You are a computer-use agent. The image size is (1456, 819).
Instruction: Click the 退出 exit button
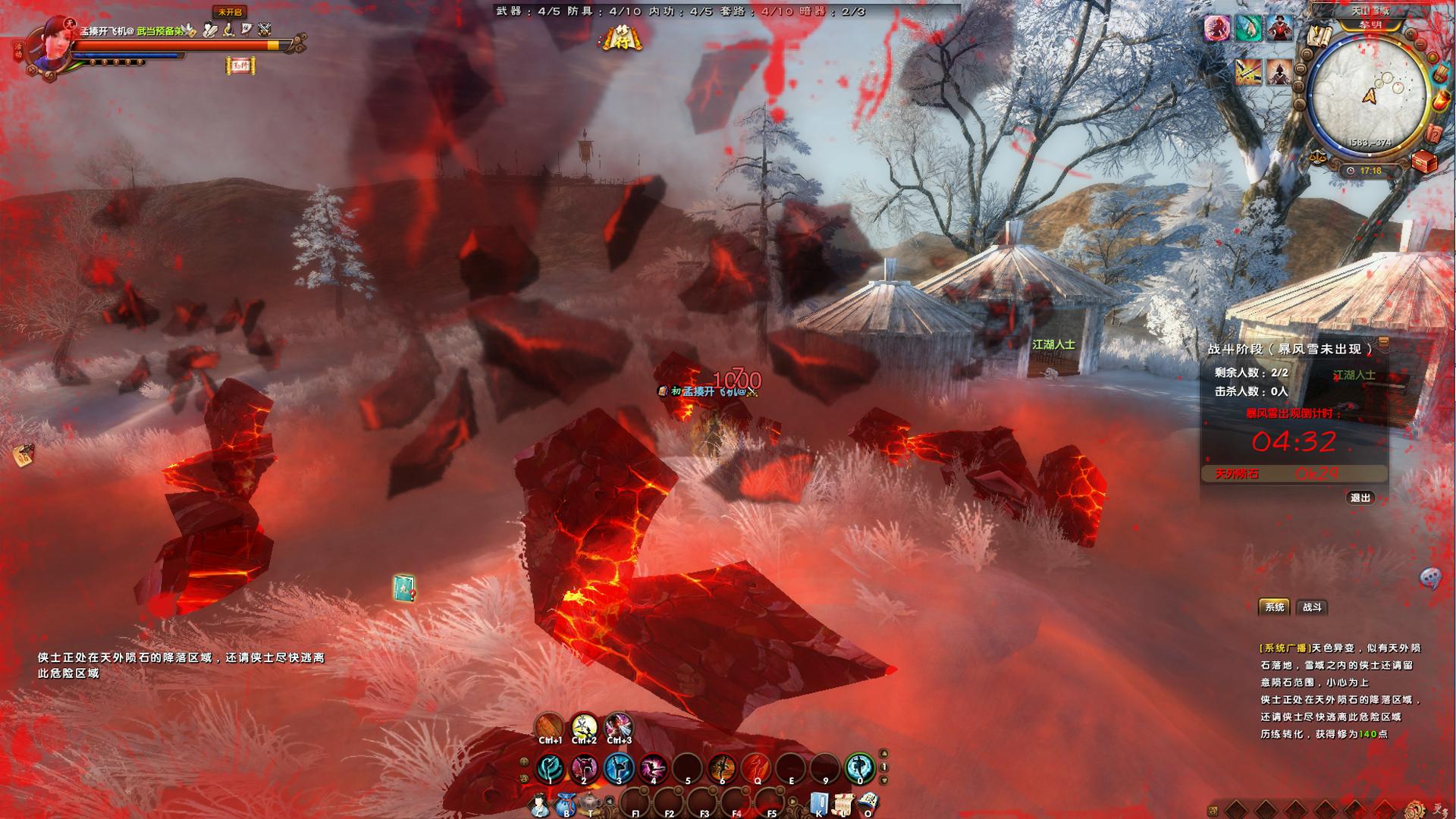pyautogui.click(x=1360, y=497)
